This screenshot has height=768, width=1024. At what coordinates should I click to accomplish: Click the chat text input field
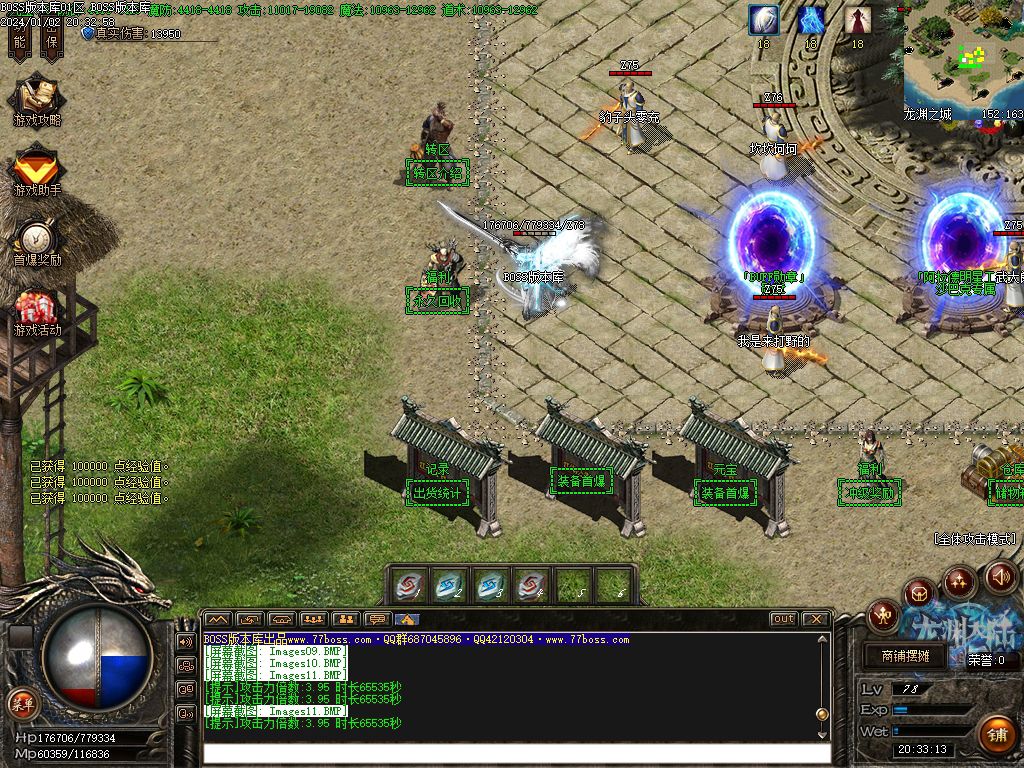point(515,752)
